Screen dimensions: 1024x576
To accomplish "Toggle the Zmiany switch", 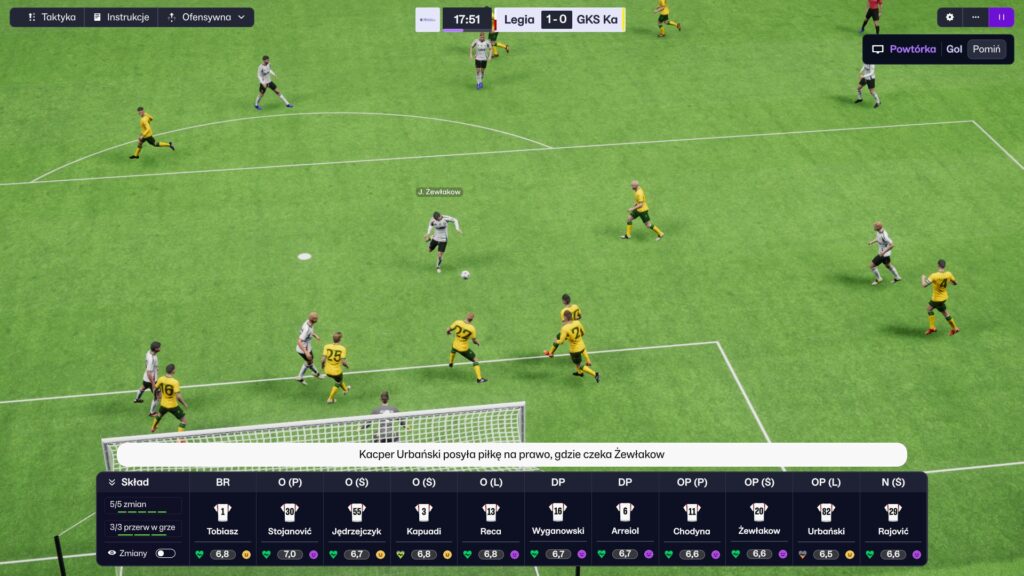I will click(165, 553).
